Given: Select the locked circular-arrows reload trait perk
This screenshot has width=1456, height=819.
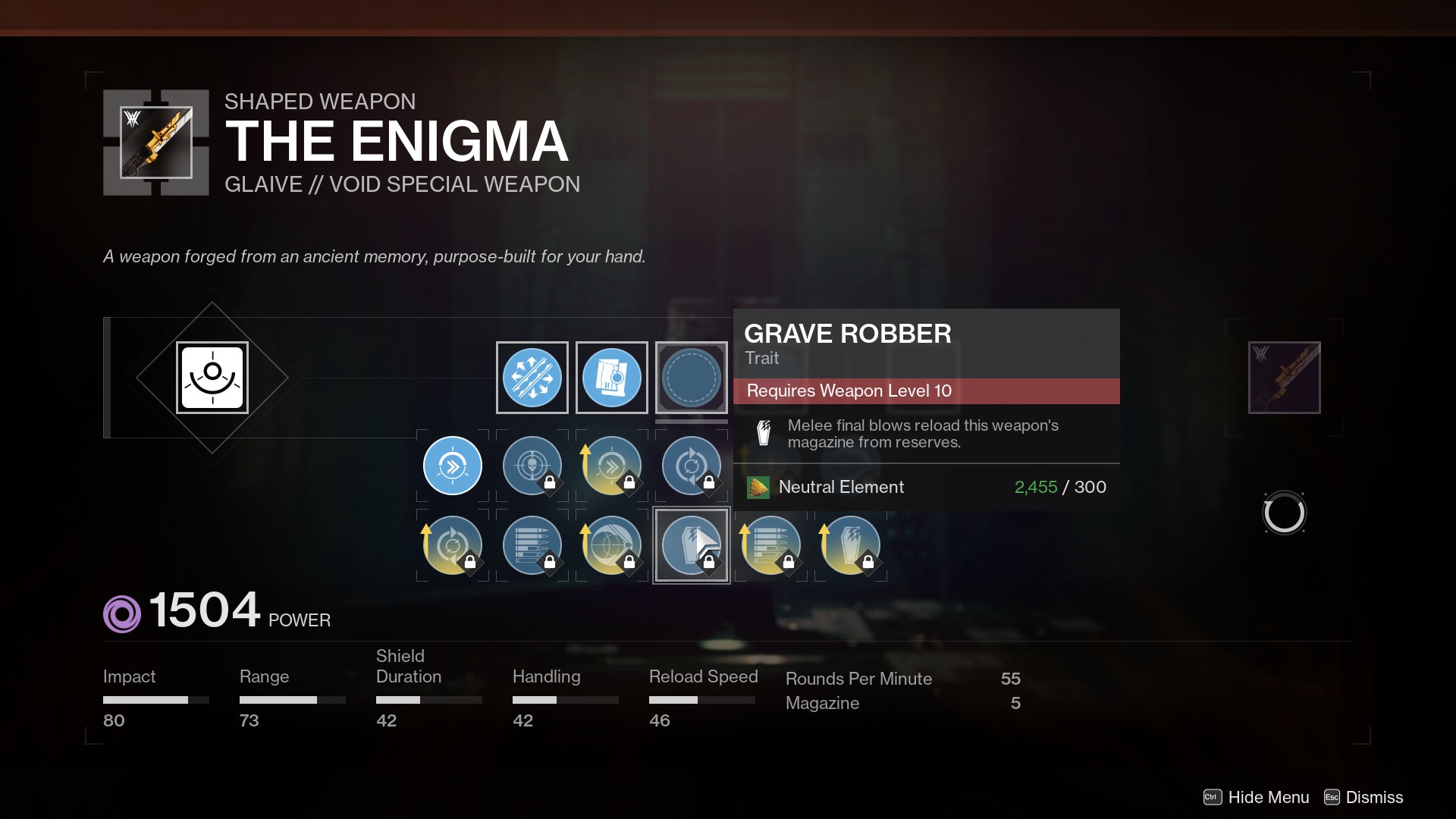Looking at the screenshot, I should click(691, 466).
